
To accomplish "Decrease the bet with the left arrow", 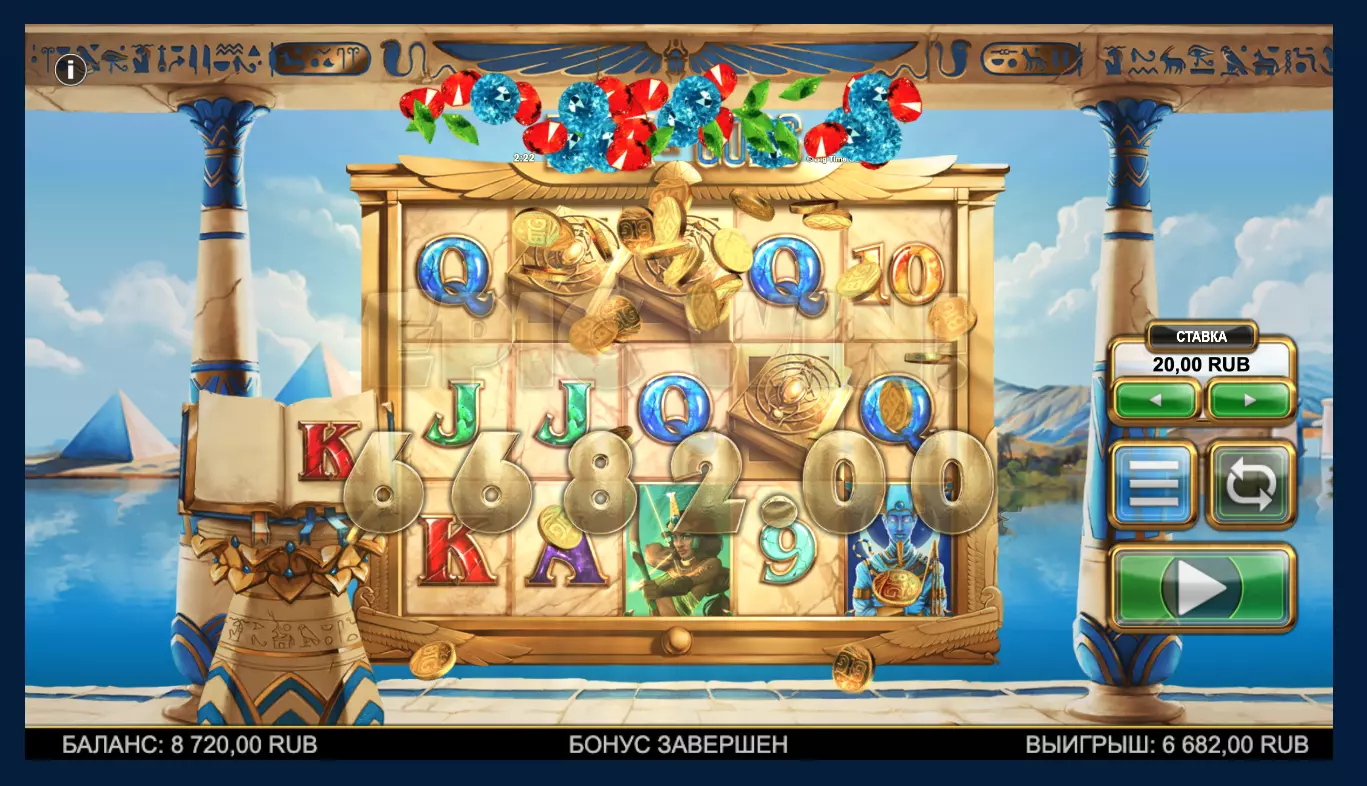I will (1155, 401).
